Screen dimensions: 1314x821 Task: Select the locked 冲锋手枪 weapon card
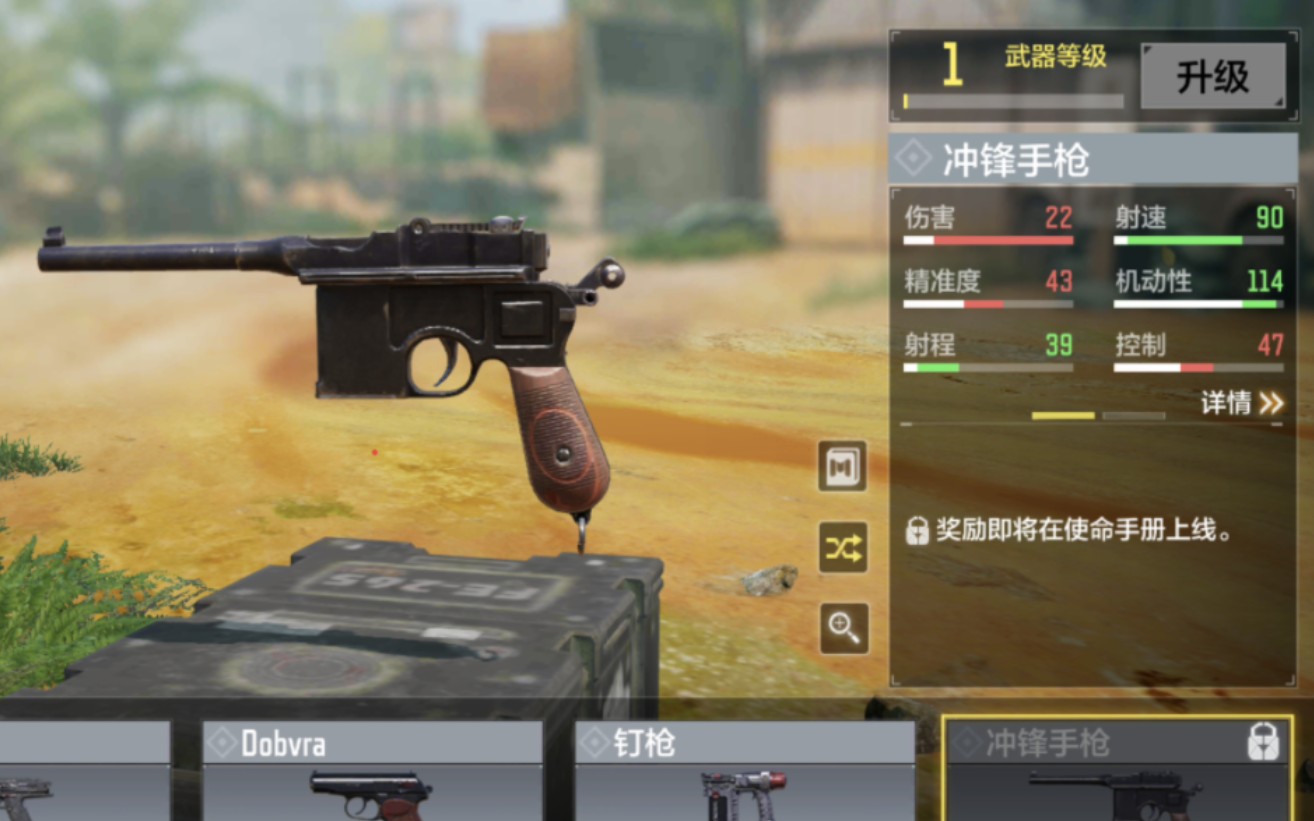(1116, 771)
